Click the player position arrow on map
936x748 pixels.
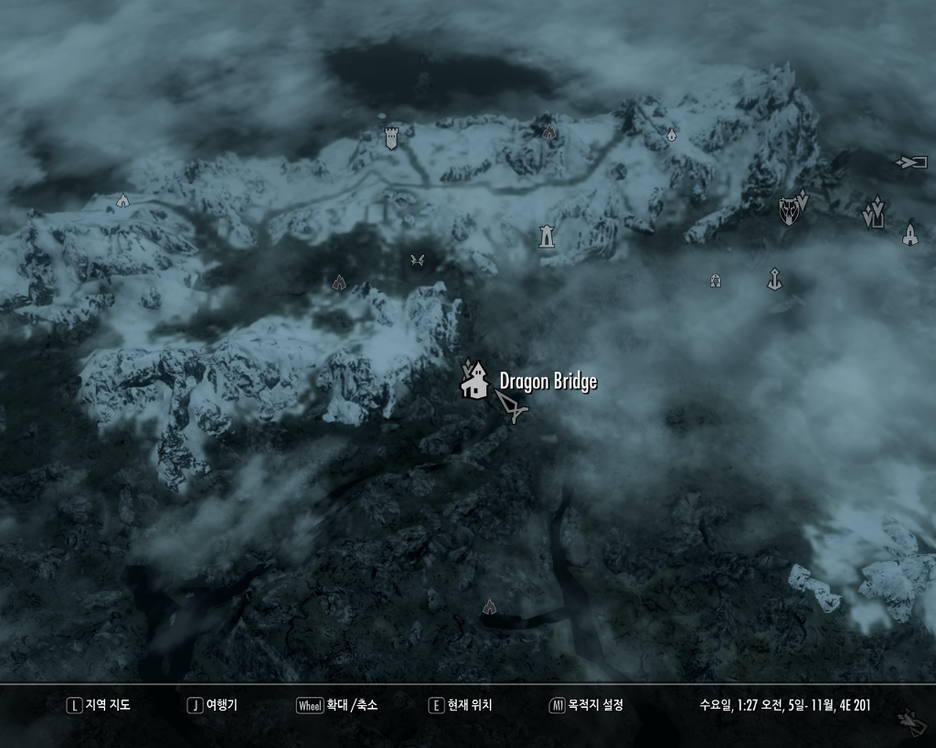coord(510,406)
